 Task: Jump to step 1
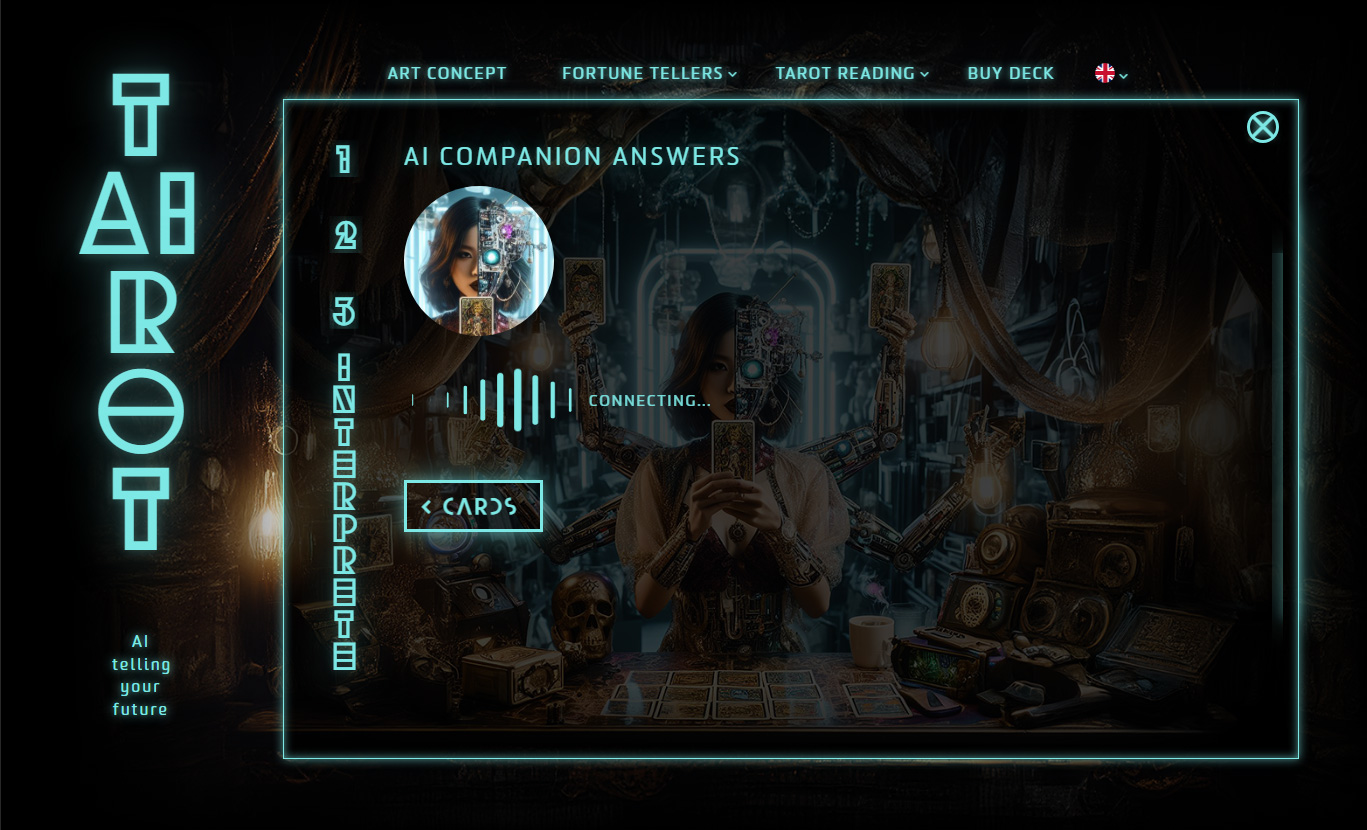coord(344,158)
